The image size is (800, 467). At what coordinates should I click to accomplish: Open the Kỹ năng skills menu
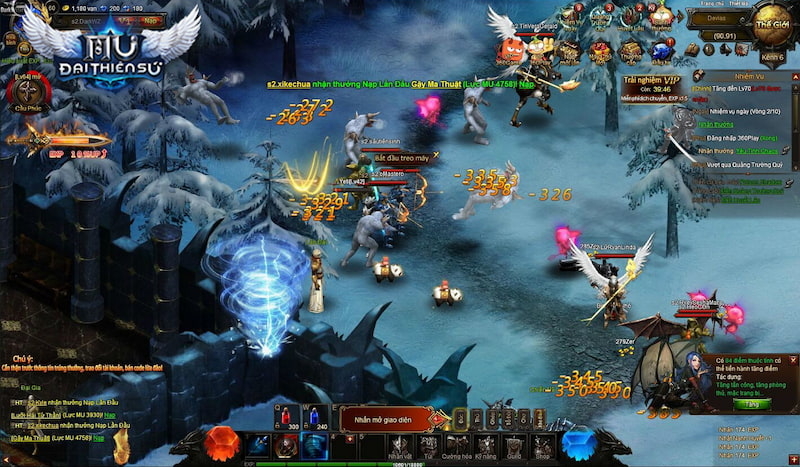487,446
